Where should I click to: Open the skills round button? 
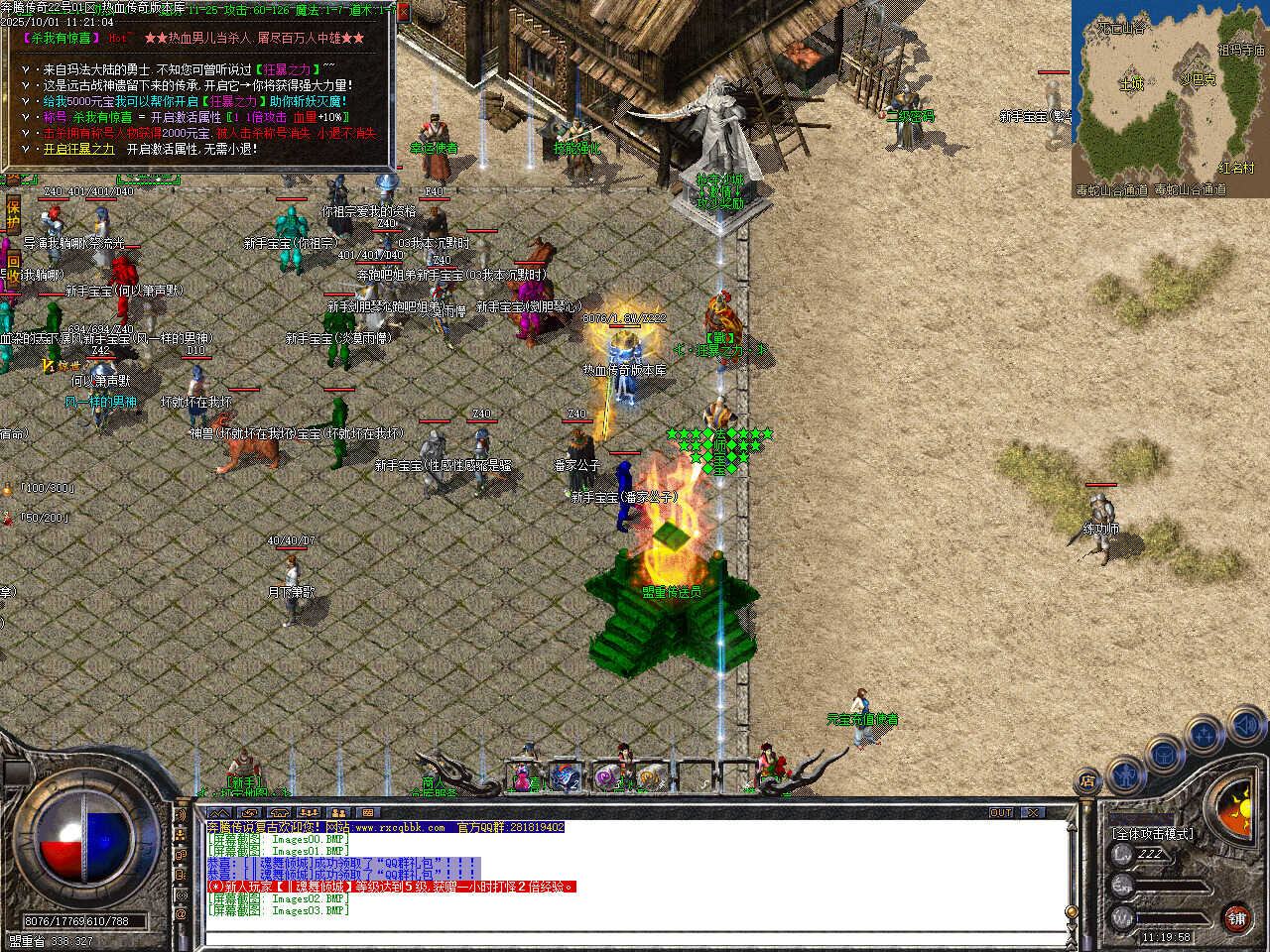click(1204, 736)
